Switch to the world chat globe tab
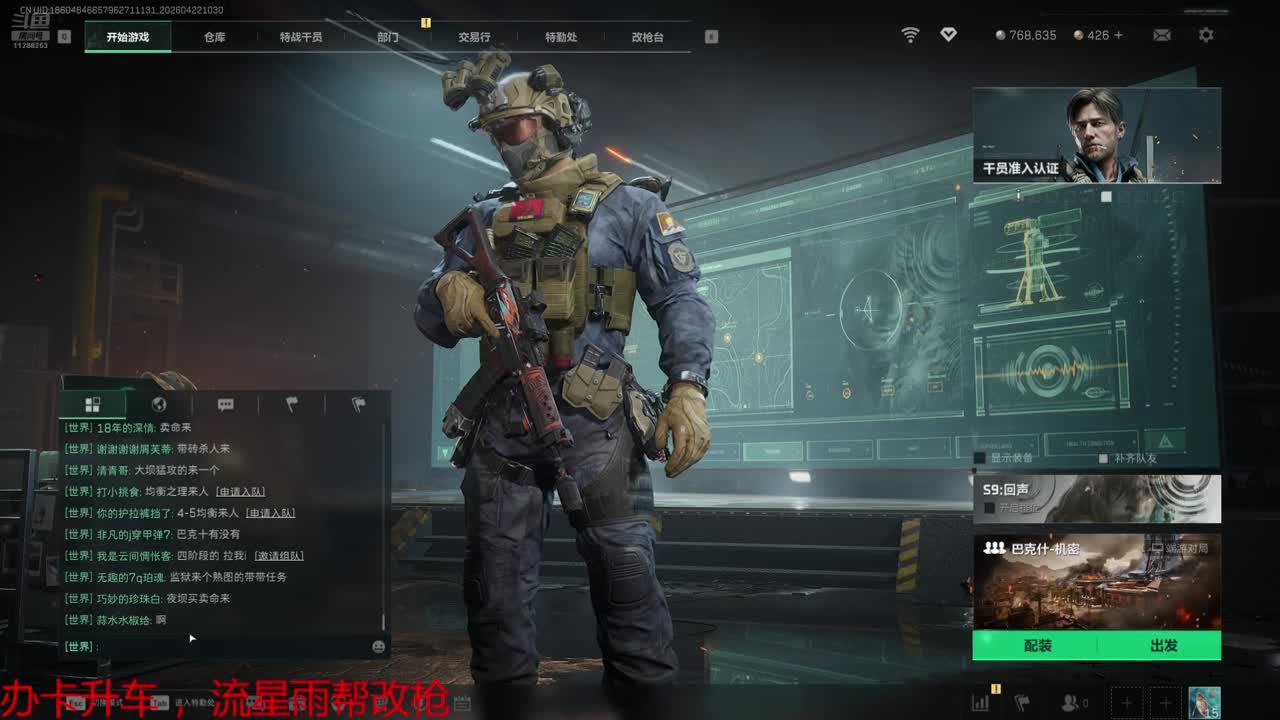Screen dimensions: 1280x720 158,405
